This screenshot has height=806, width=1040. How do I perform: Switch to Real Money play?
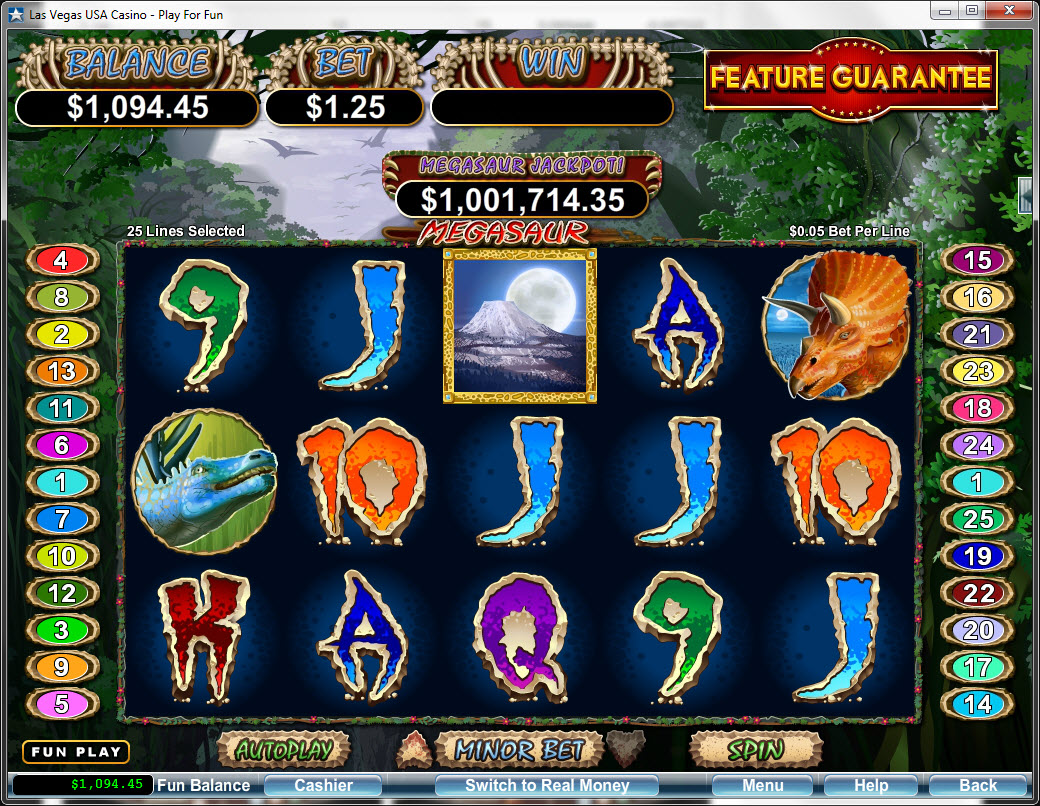(x=547, y=785)
